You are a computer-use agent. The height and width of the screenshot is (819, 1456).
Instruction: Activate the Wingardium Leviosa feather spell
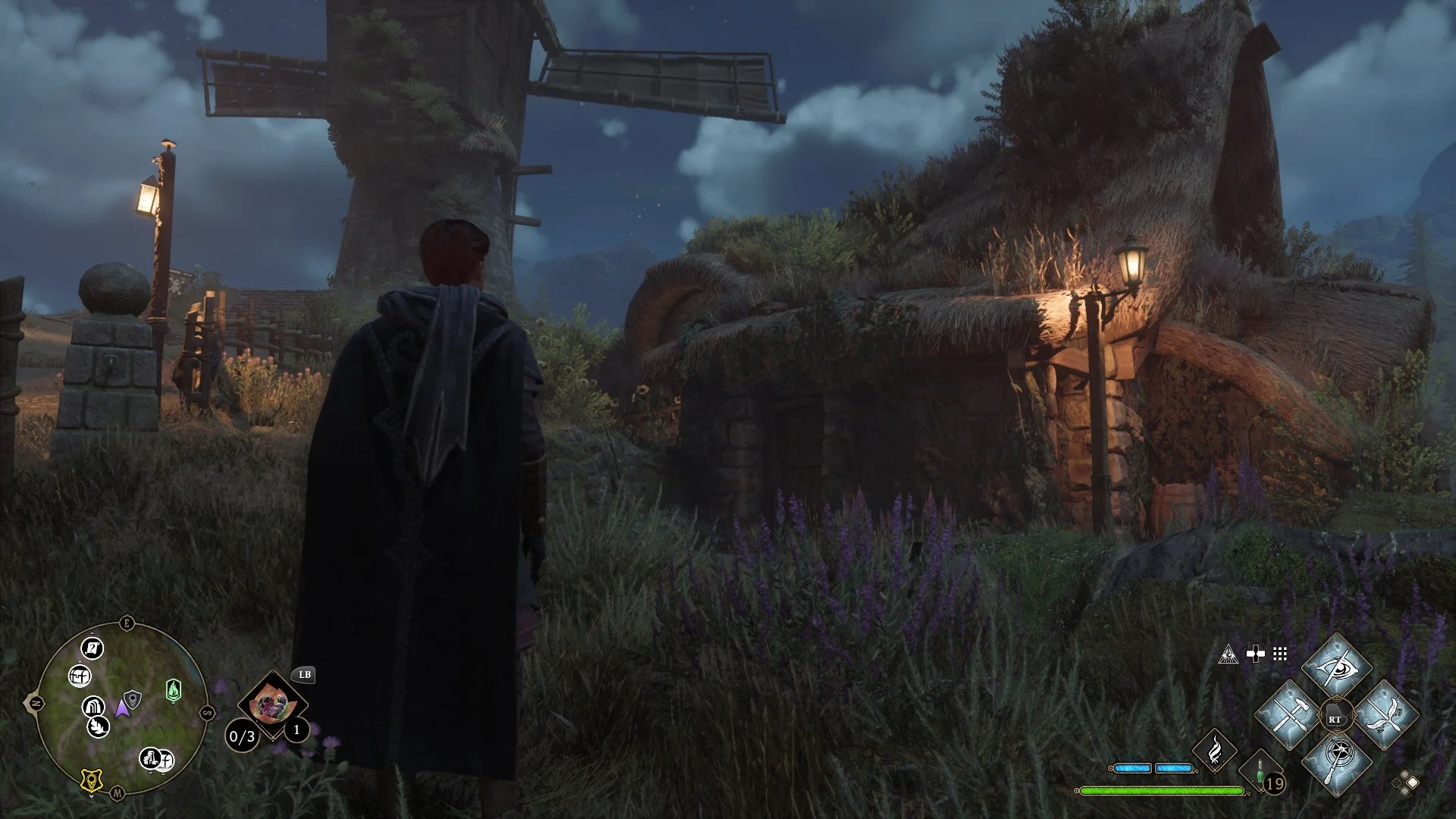tap(1385, 715)
